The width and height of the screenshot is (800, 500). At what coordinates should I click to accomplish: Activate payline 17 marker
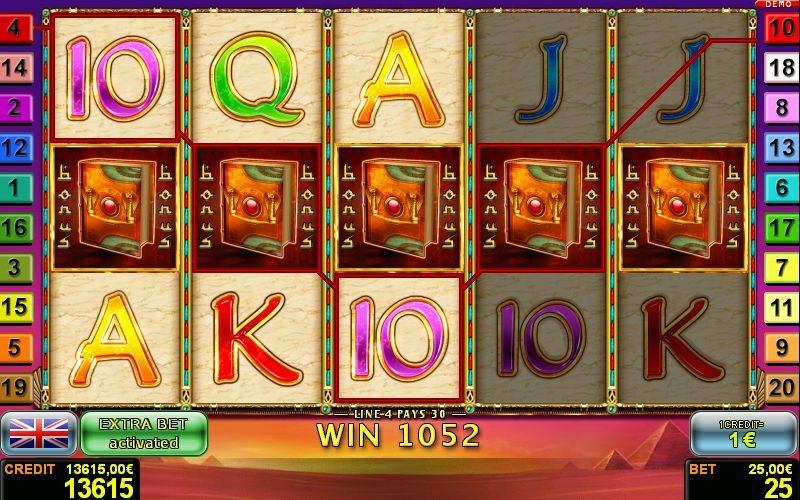coord(780,227)
